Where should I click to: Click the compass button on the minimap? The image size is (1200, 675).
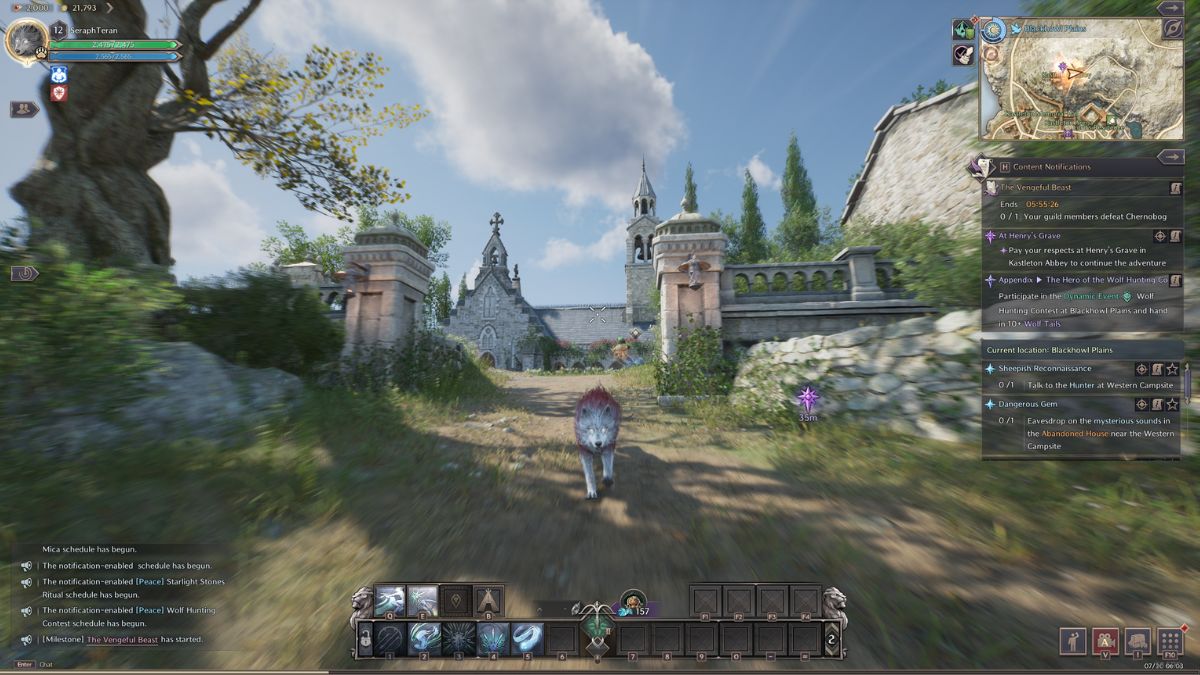click(x=1171, y=29)
